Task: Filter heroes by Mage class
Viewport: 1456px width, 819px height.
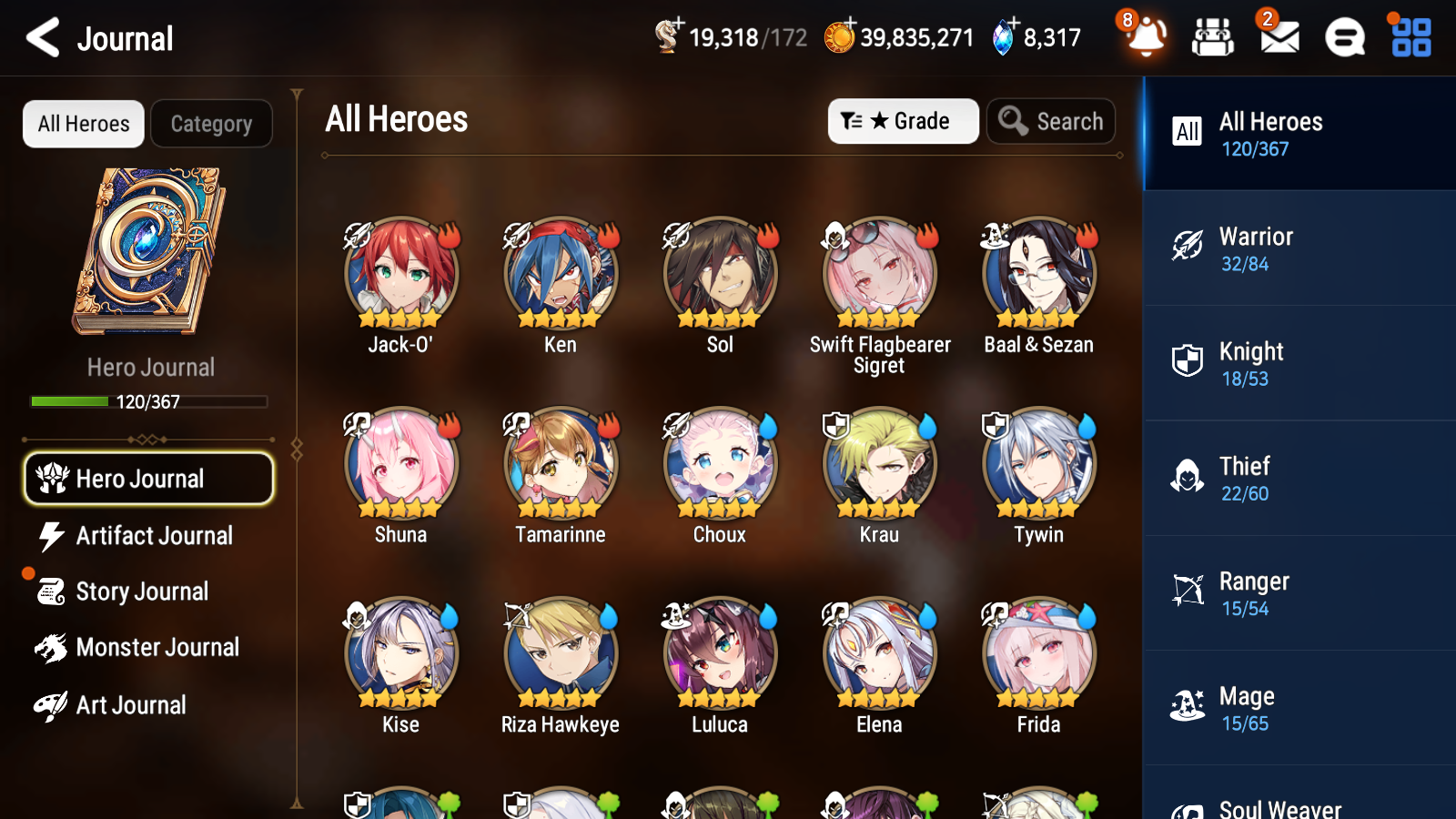Action: point(1299,708)
